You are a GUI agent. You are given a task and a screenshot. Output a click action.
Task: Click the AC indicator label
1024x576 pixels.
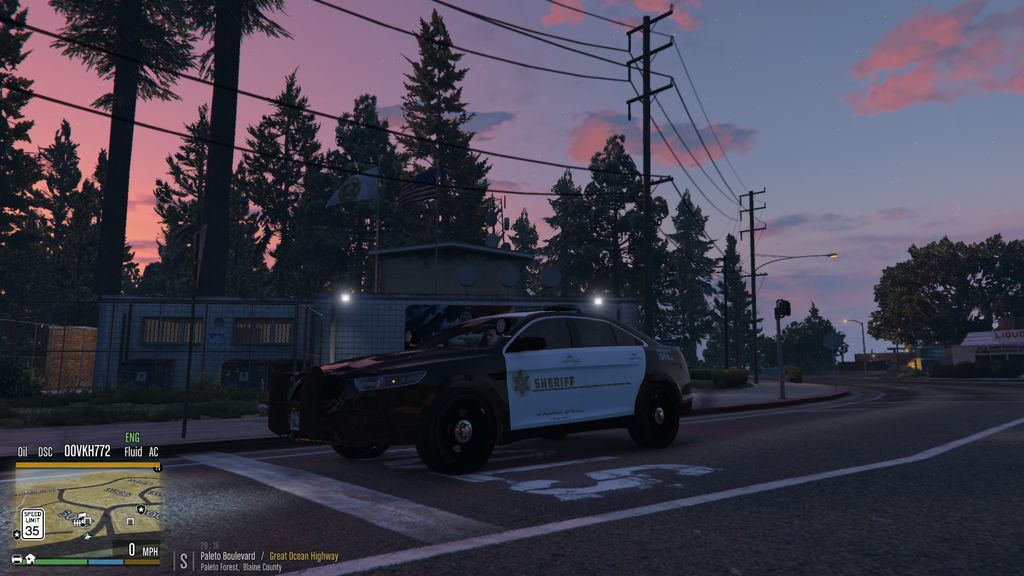coord(154,452)
